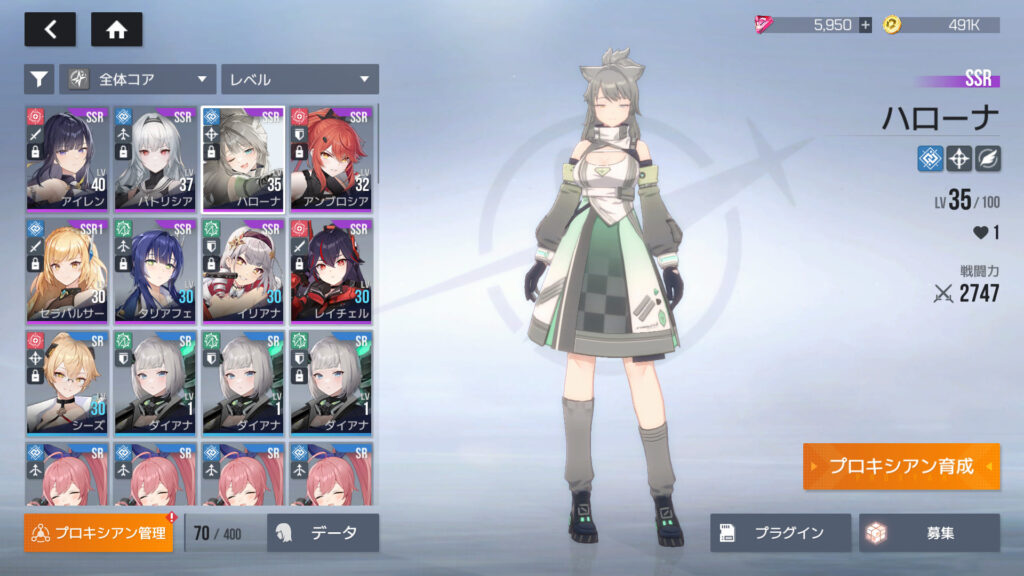Return to the home screen
Viewport: 1024px width, 576px height.
coord(116,30)
